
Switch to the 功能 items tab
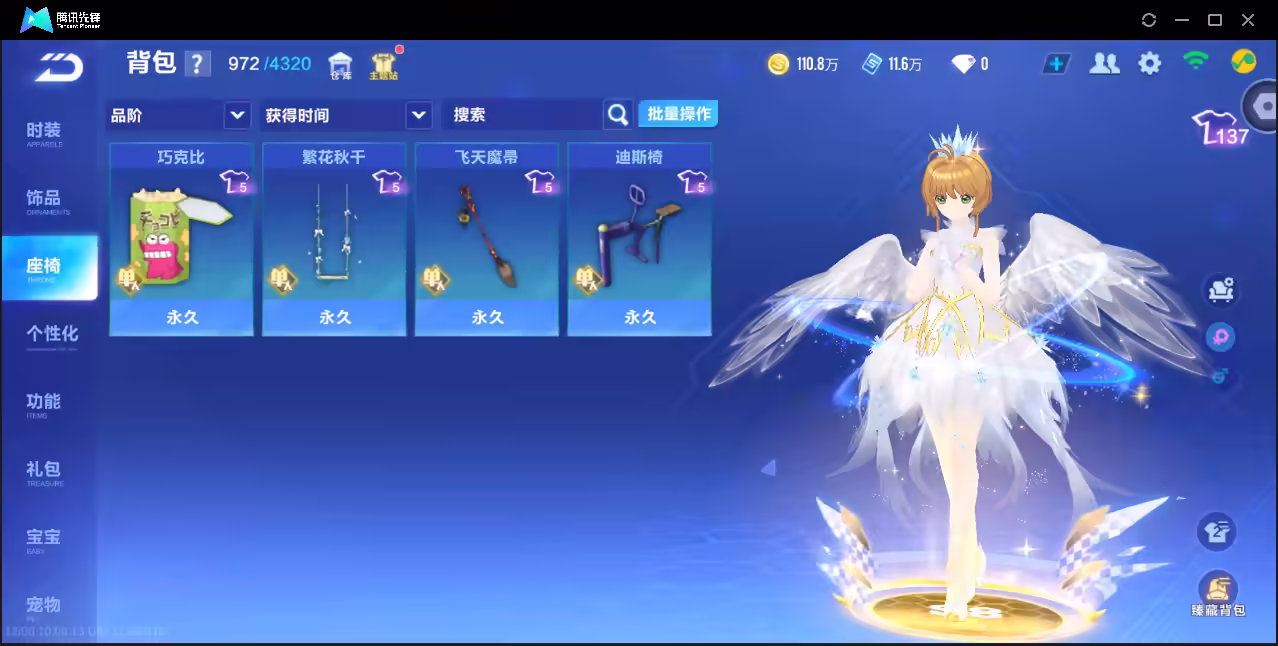44,403
